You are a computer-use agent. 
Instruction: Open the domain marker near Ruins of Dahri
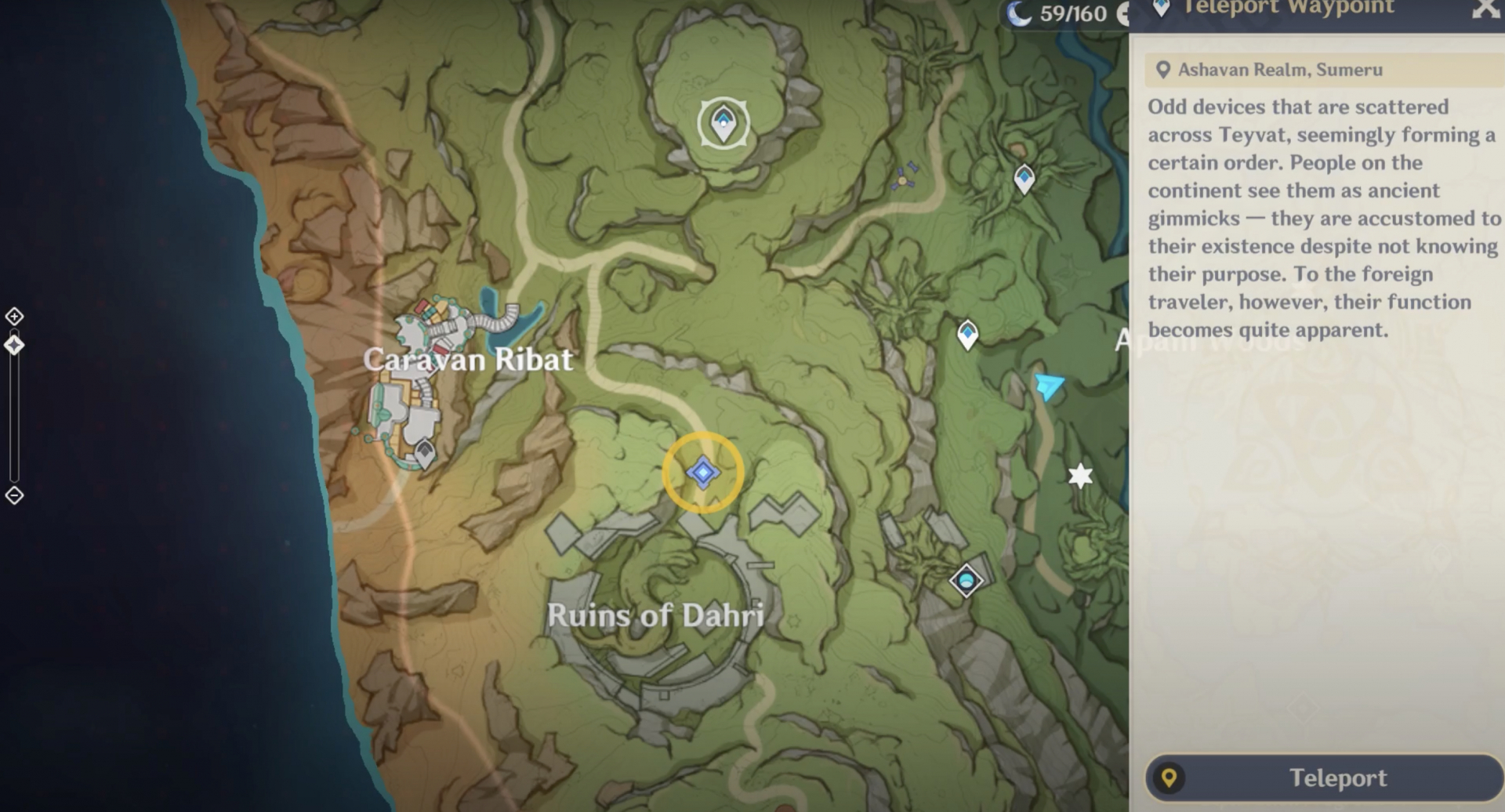point(966,581)
